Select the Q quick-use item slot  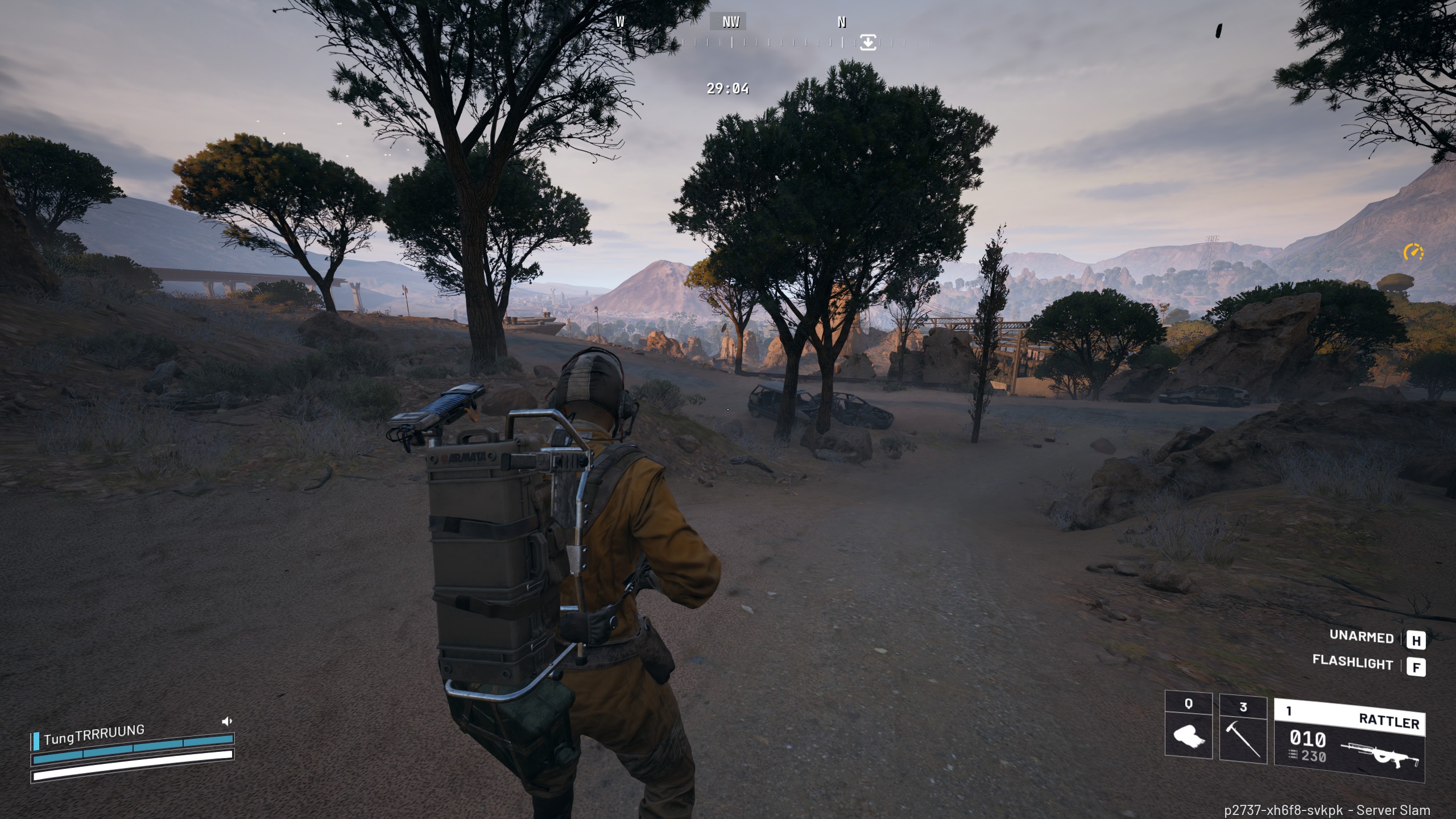coord(1188,726)
